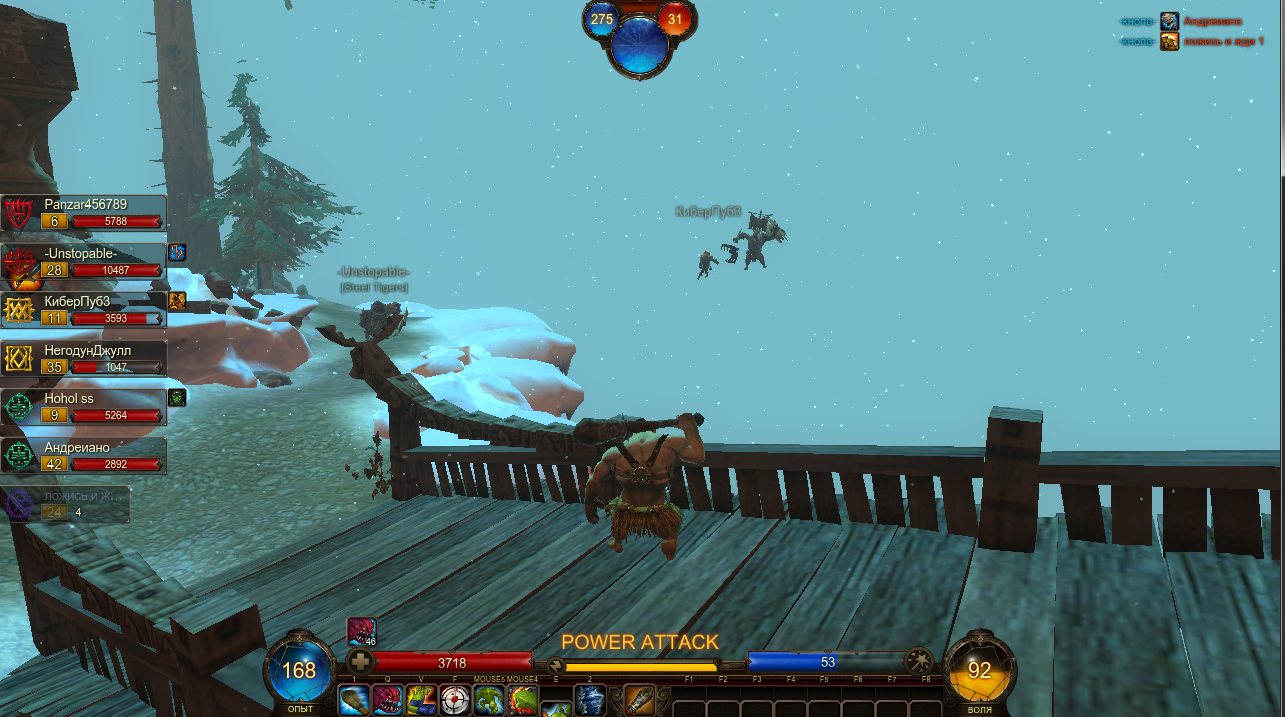Image resolution: width=1285 pixels, height=717 pixels.
Task: Click the blue experience orb showing 168
Action: 299,670
